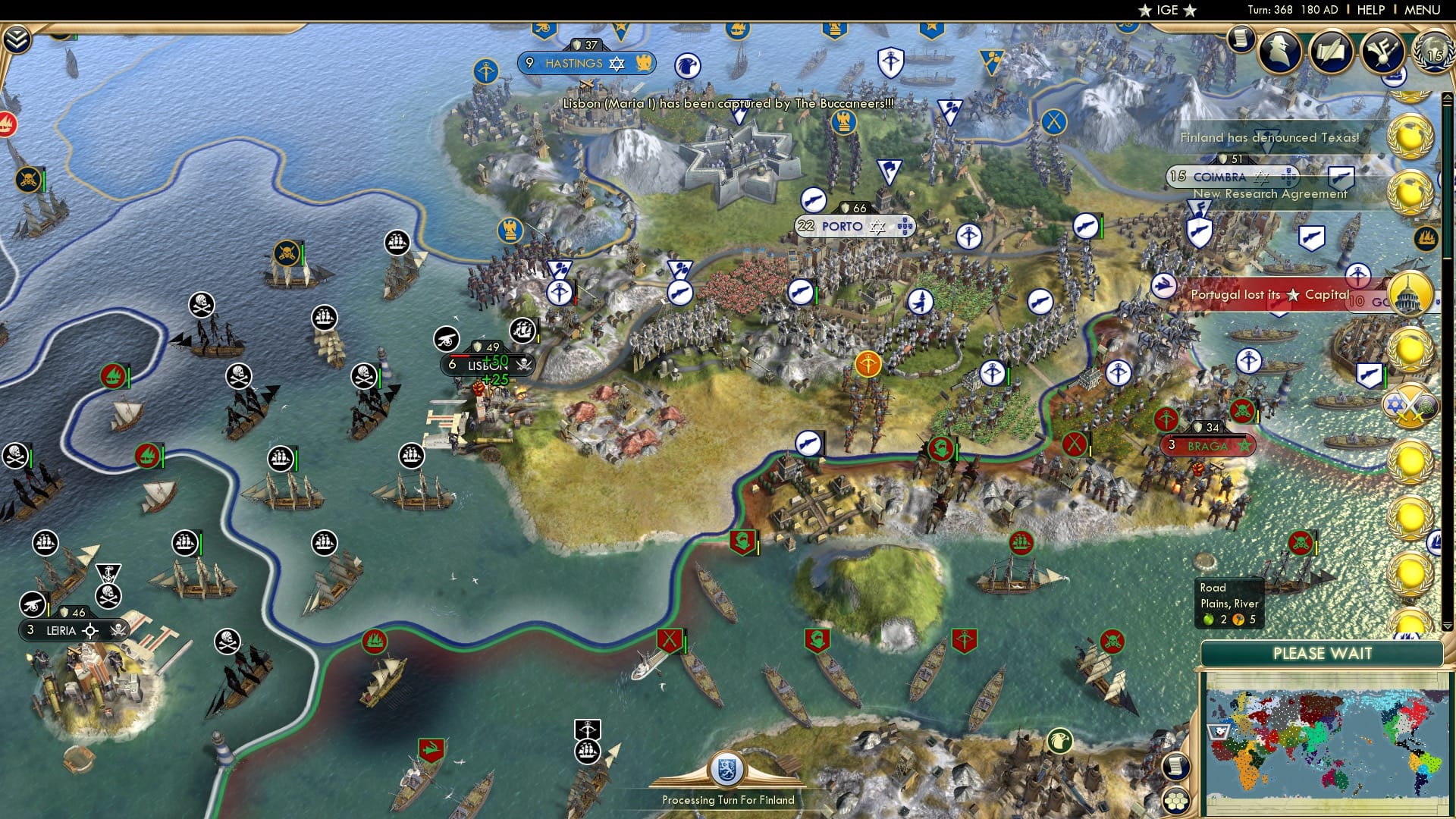Open the Social Policies screen

1331,53
